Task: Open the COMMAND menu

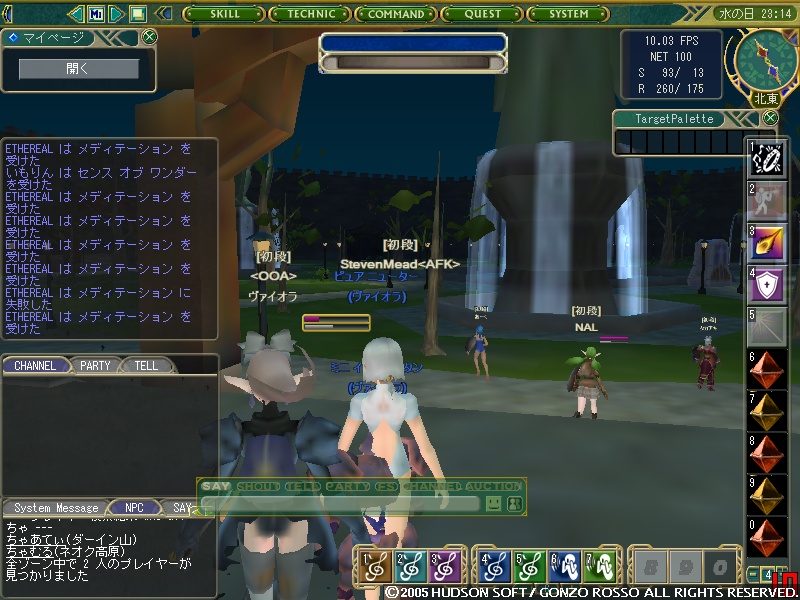Action: click(x=396, y=14)
